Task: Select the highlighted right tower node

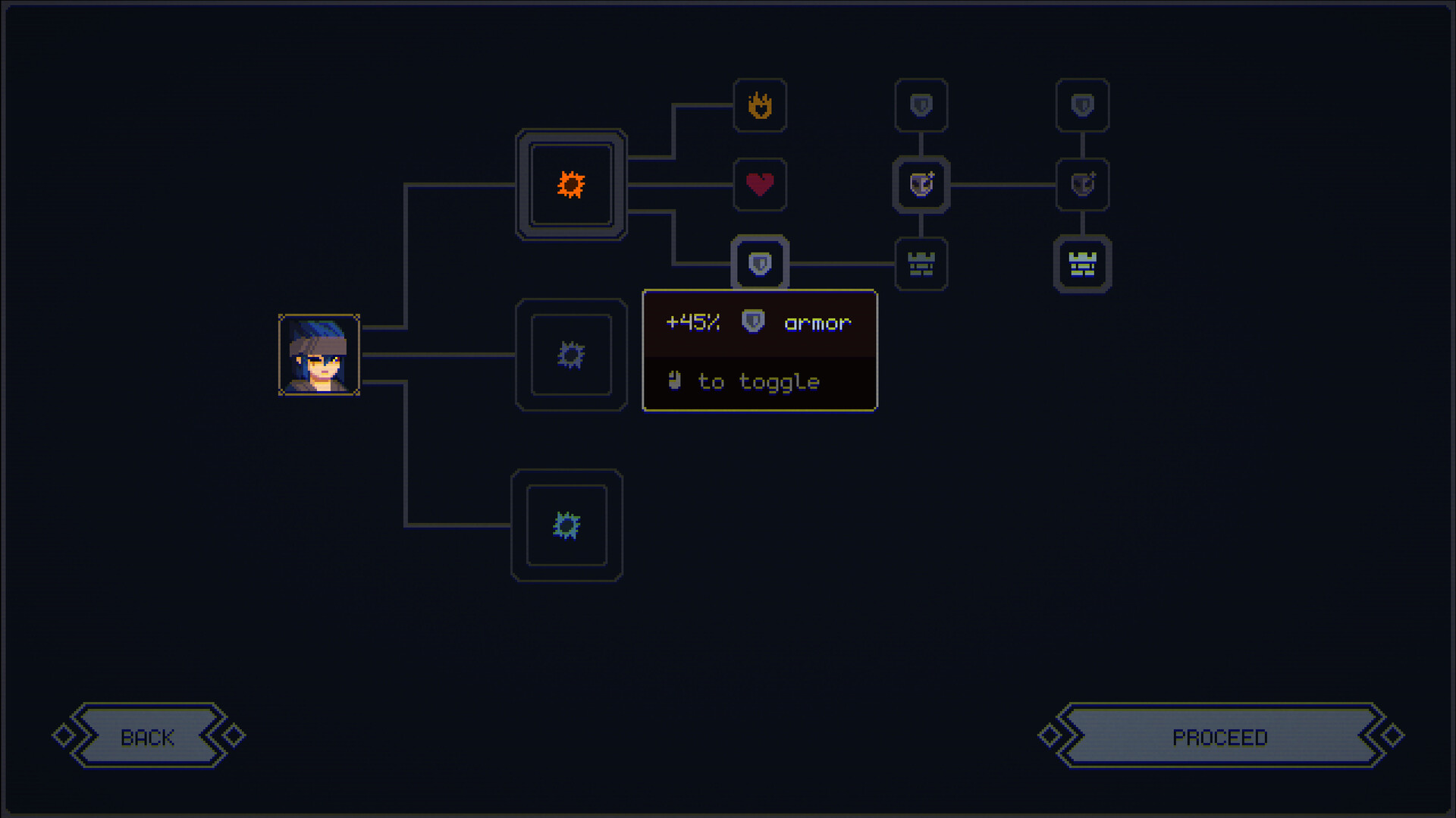Action: coord(1082,264)
